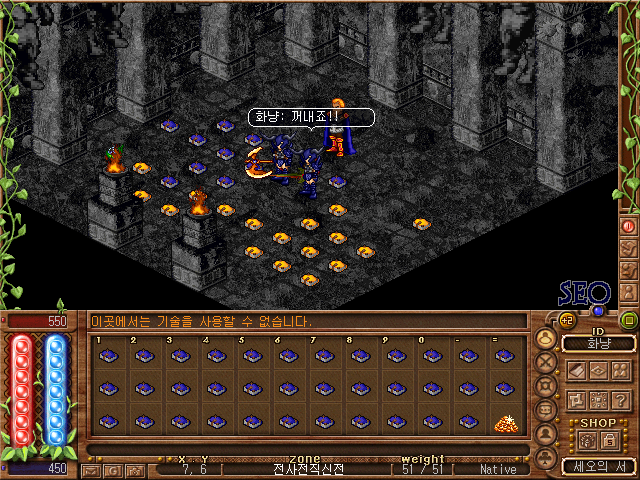Select the blue book in slot 5
640x480 pixels.
pos(251,357)
